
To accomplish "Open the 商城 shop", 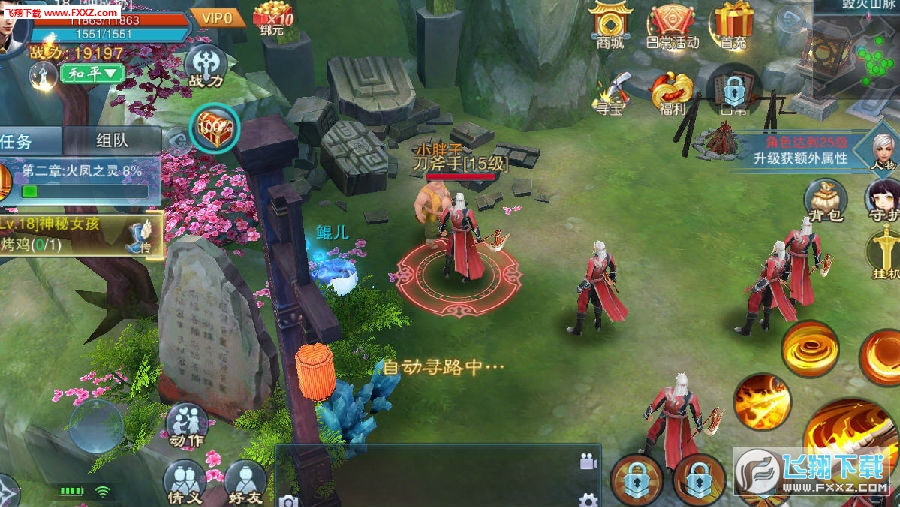I will click(x=611, y=24).
